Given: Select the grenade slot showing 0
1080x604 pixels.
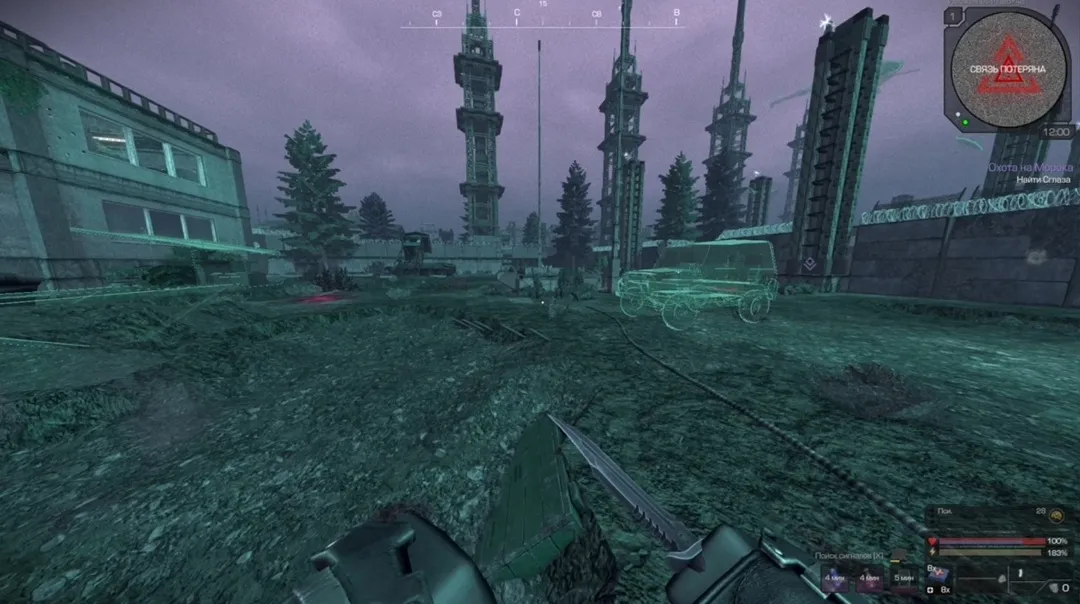Looking at the screenshot, I should click(1052, 587).
